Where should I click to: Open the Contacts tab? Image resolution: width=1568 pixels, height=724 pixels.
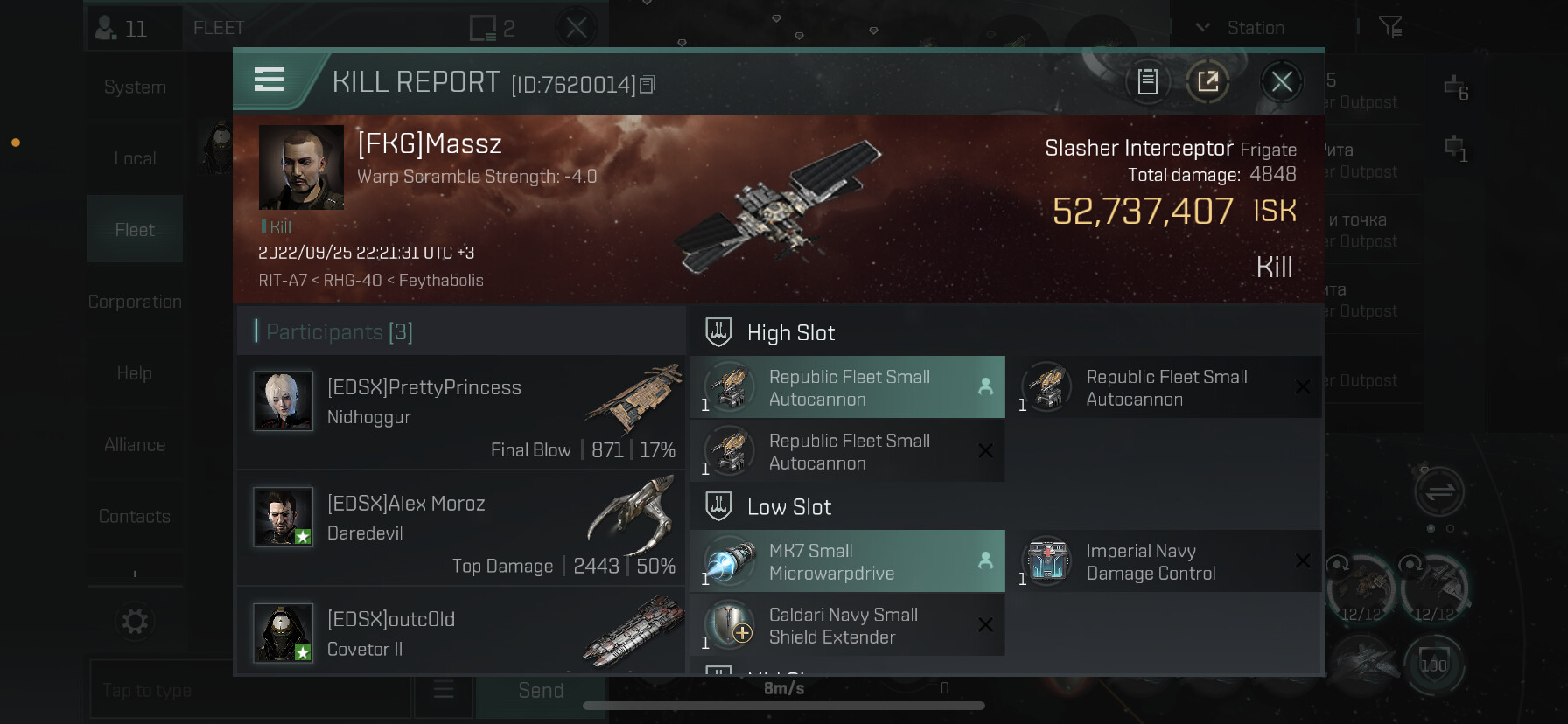(x=135, y=517)
